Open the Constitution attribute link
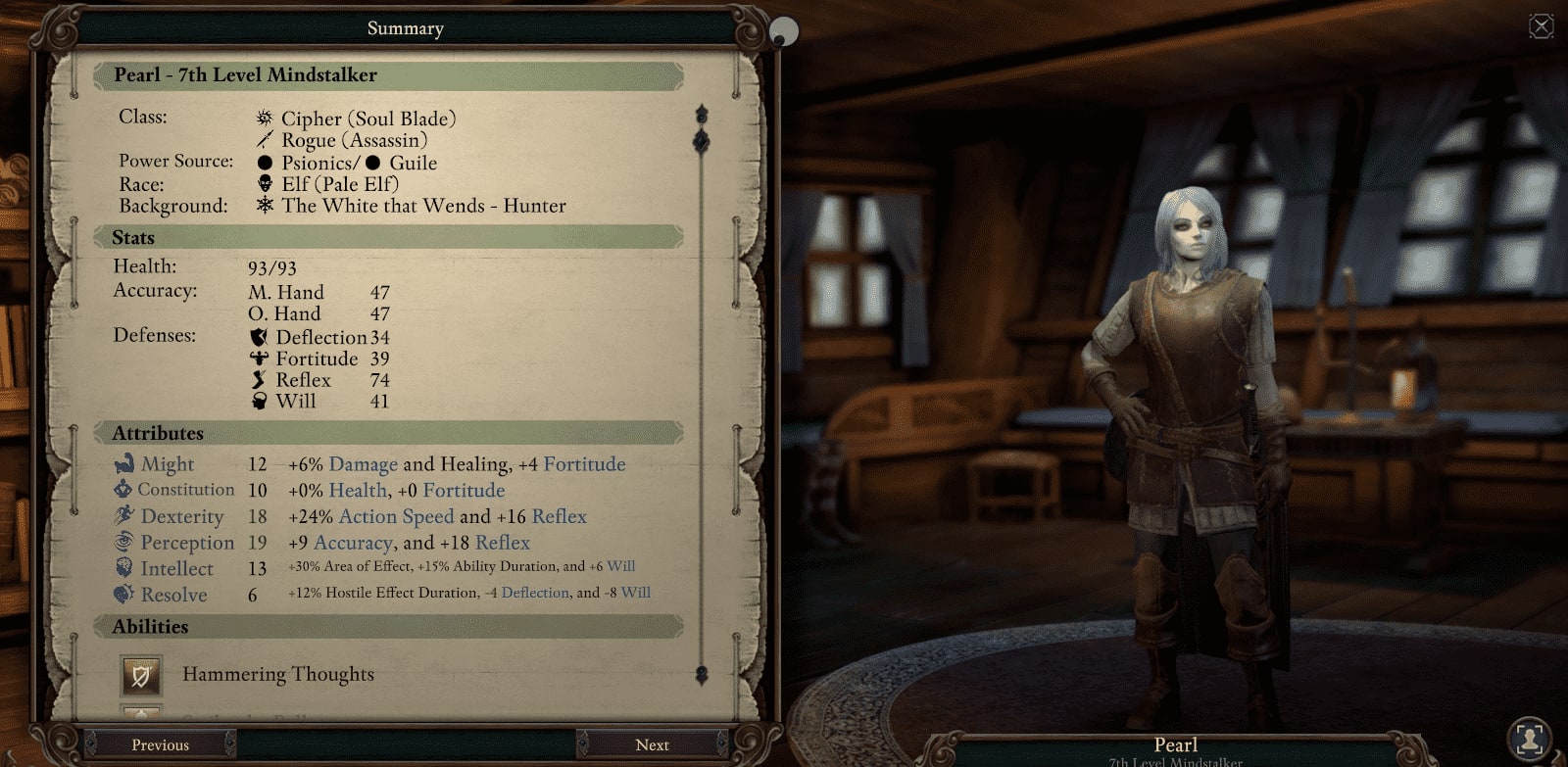Image resolution: width=1568 pixels, height=767 pixels. (x=185, y=490)
